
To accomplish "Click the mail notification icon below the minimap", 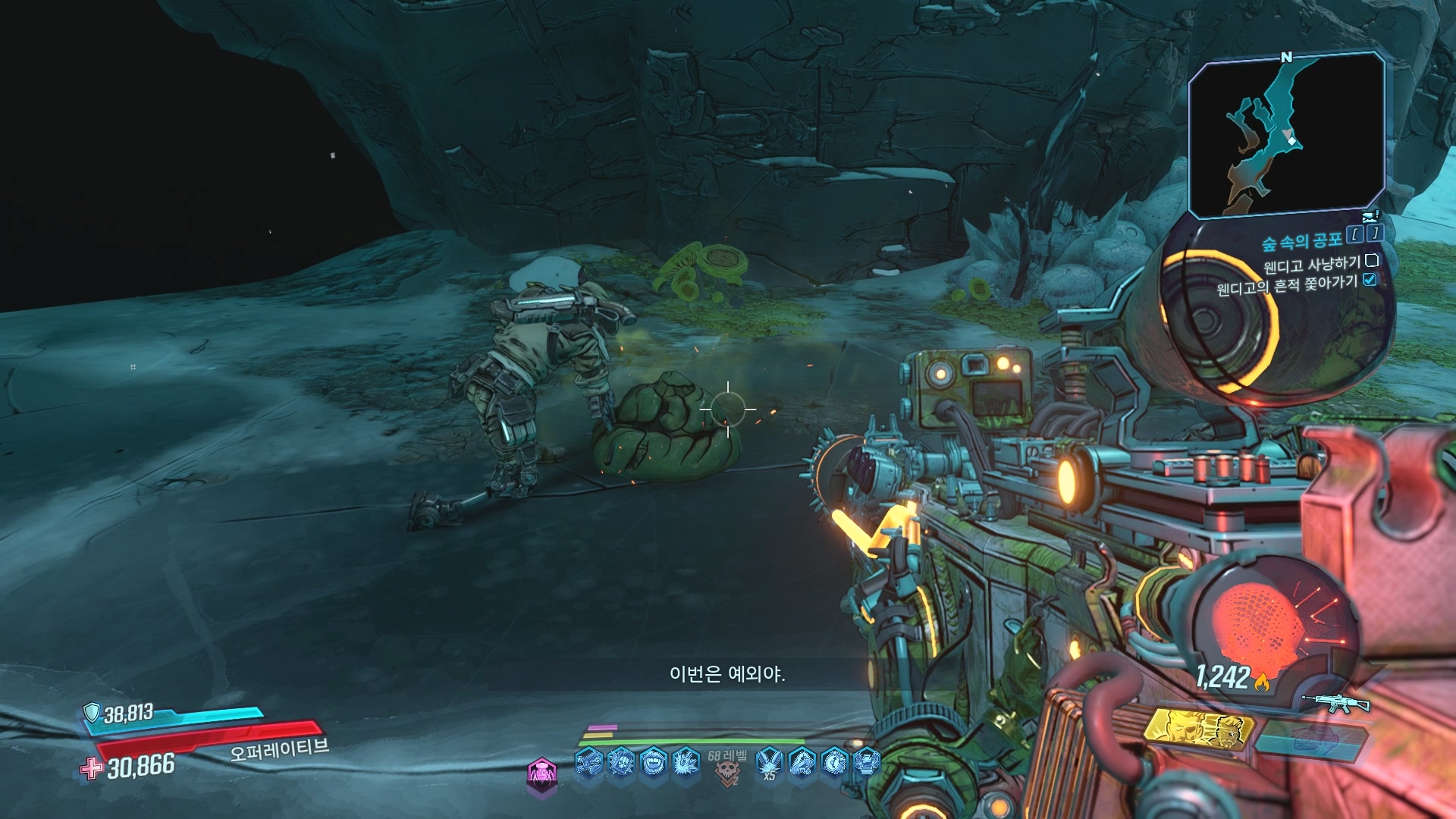I will point(1370,218).
